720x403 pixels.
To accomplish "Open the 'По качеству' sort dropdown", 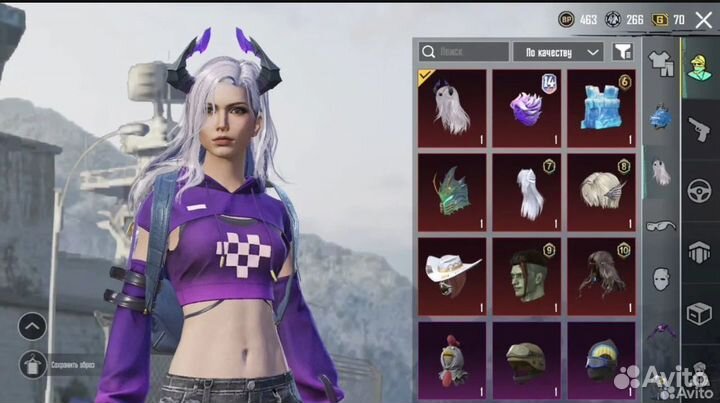I will click(x=558, y=51).
